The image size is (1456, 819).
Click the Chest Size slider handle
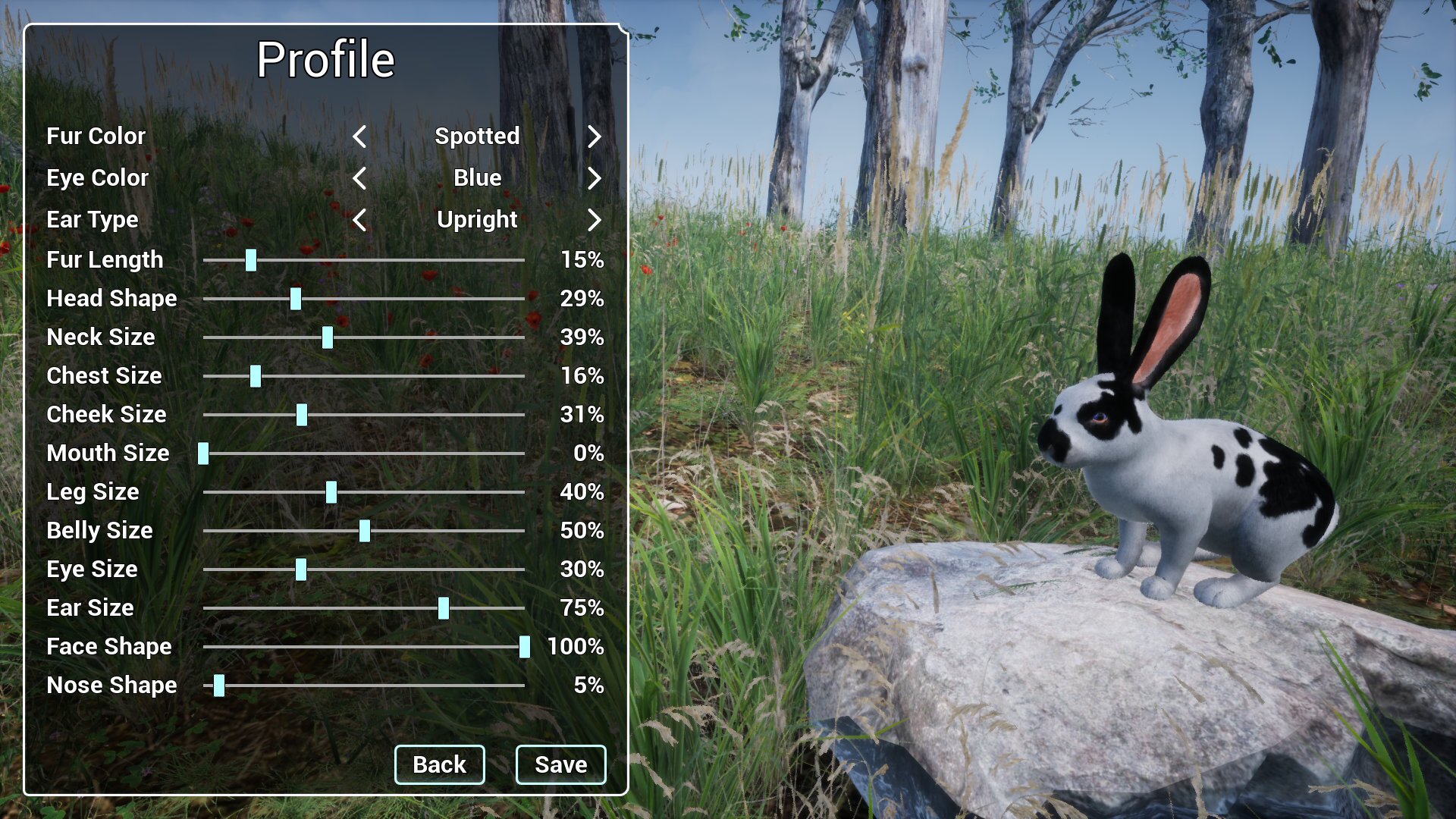coord(255,376)
